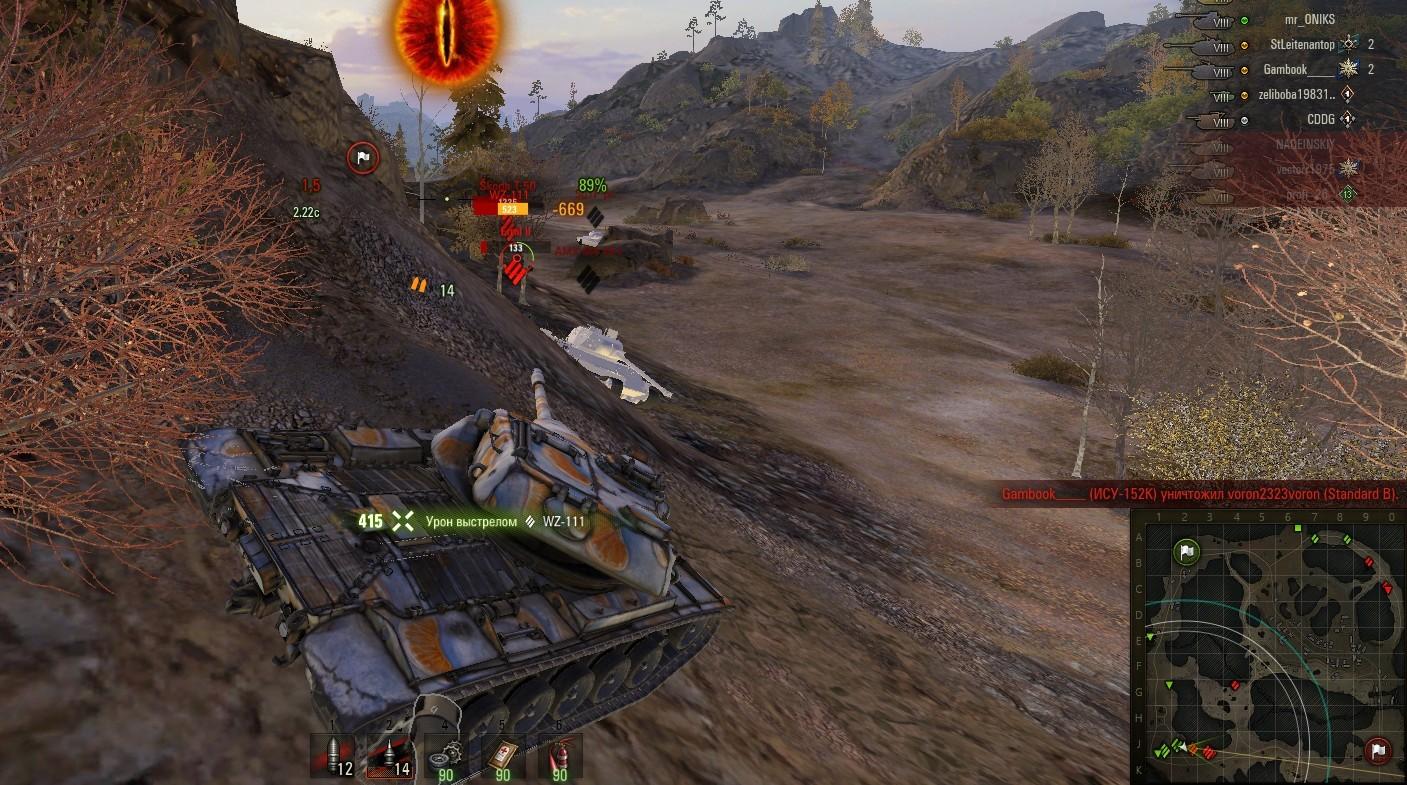Click the red enemy base flag on minimap
This screenshot has height=785, width=1407.
click(x=1378, y=751)
